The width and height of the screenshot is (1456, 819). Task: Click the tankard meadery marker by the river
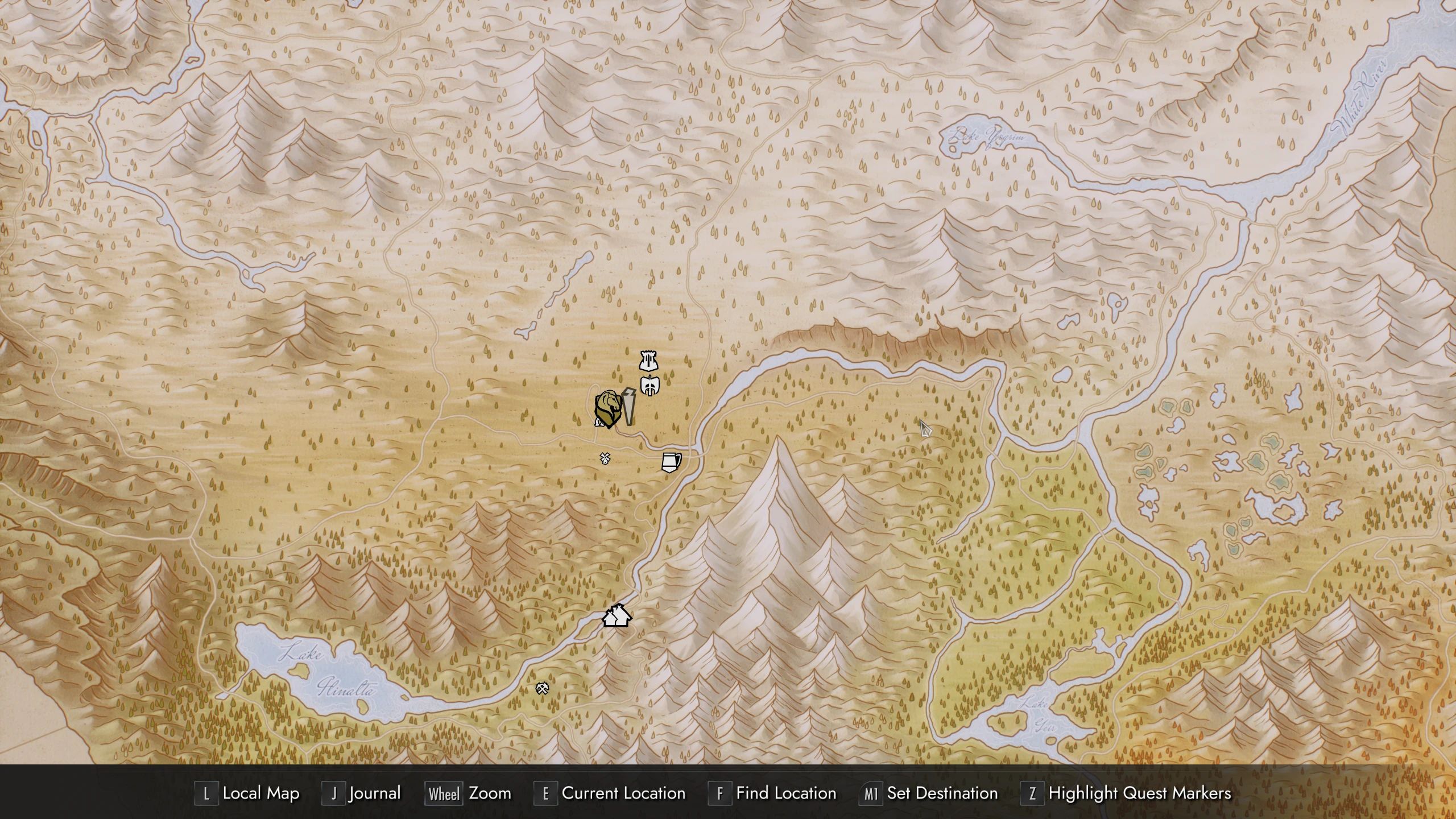pos(671,461)
